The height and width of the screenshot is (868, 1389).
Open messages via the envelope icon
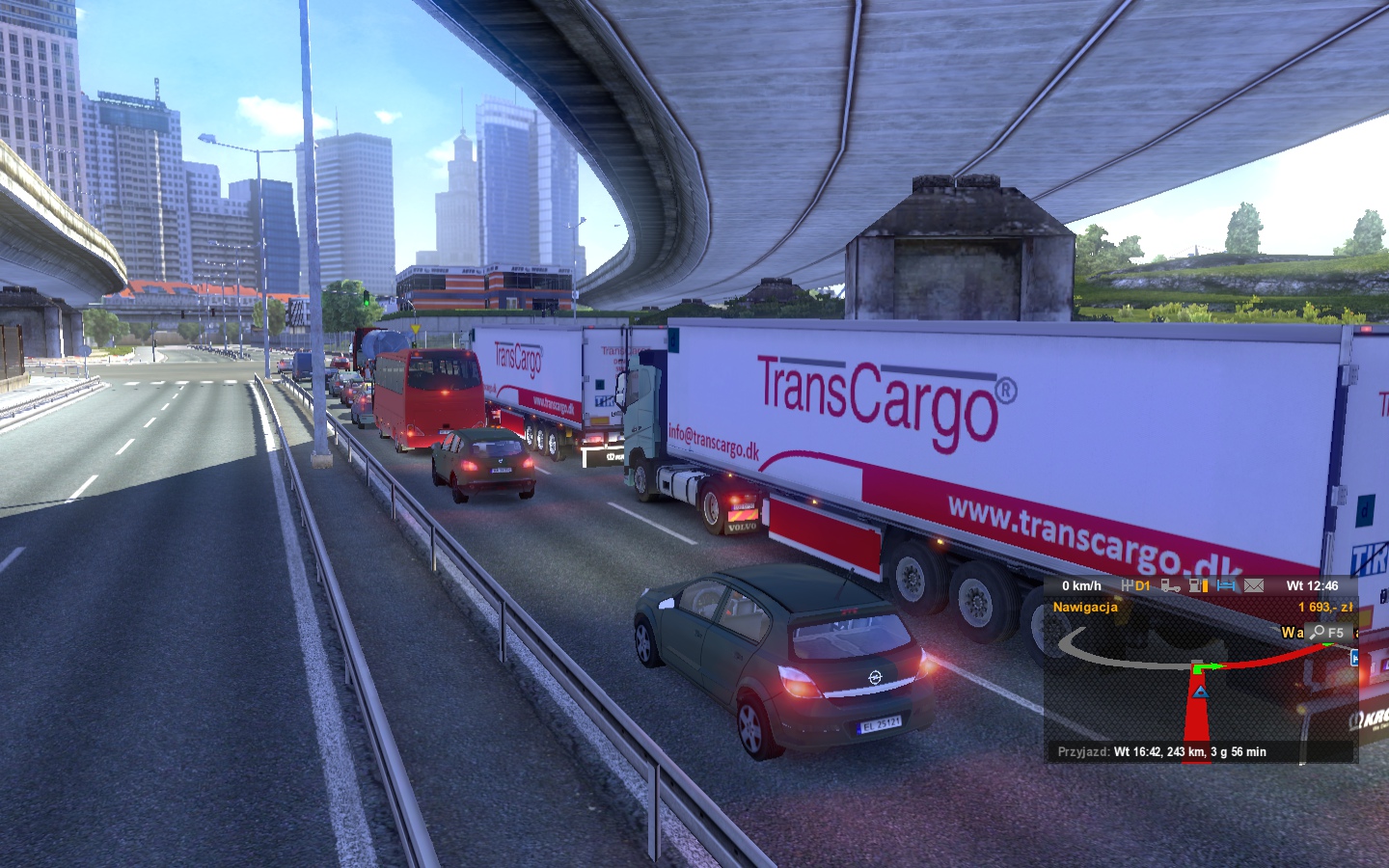pyautogui.click(x=1253, y=585)
